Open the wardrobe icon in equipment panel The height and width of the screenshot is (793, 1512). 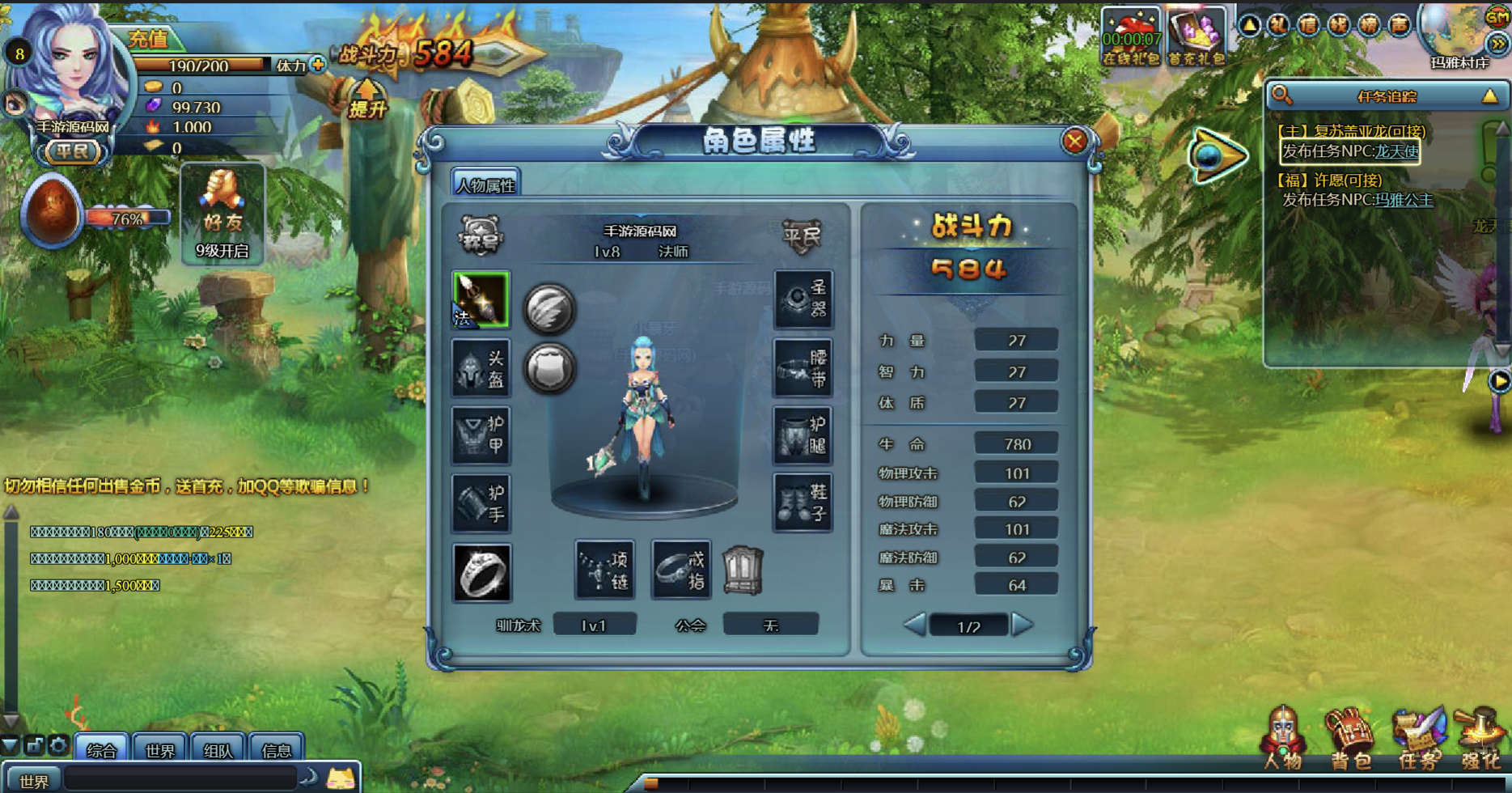pyautogui.click(x=743, y=570)
